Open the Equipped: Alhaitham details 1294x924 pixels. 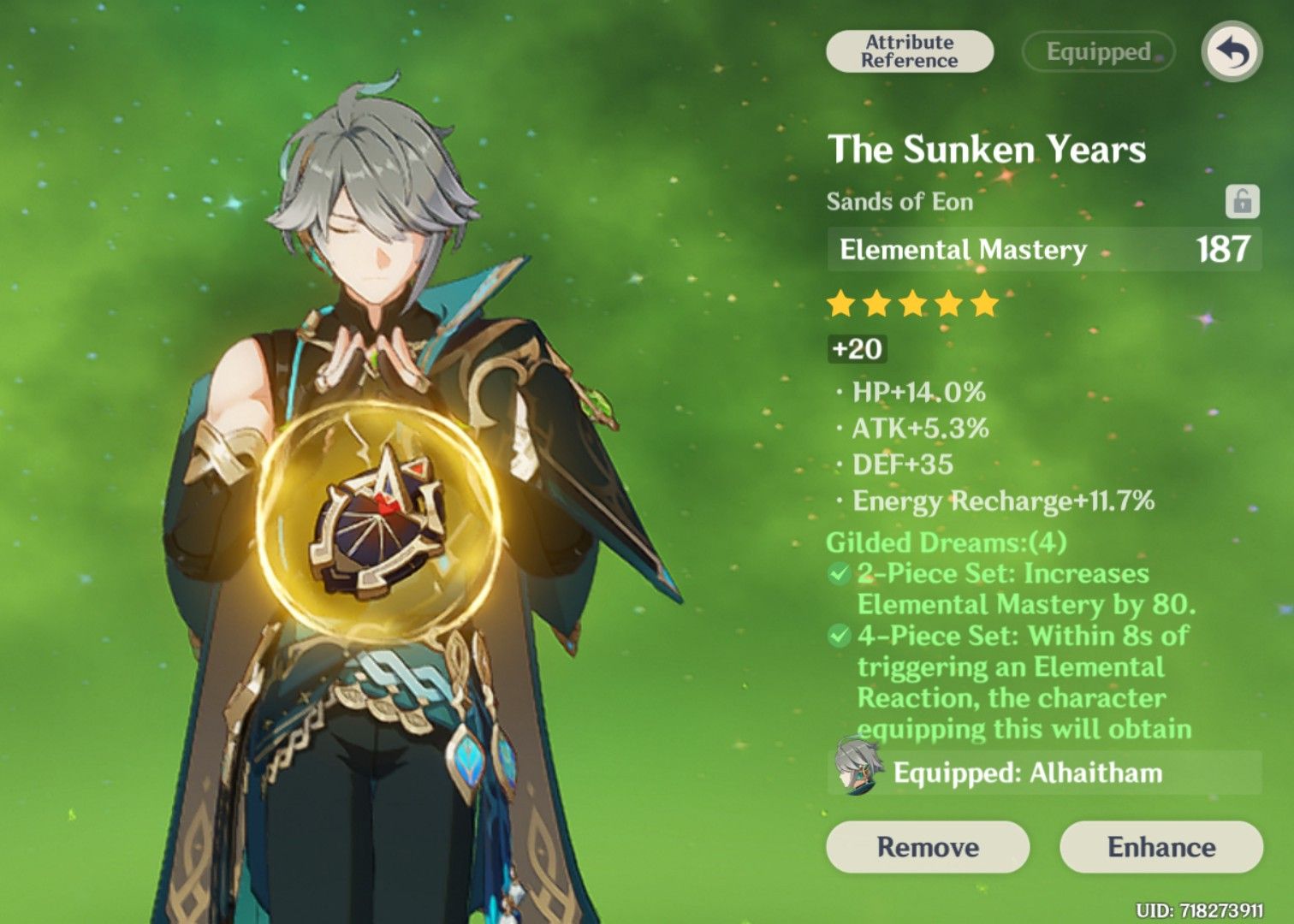point(1027,773)
